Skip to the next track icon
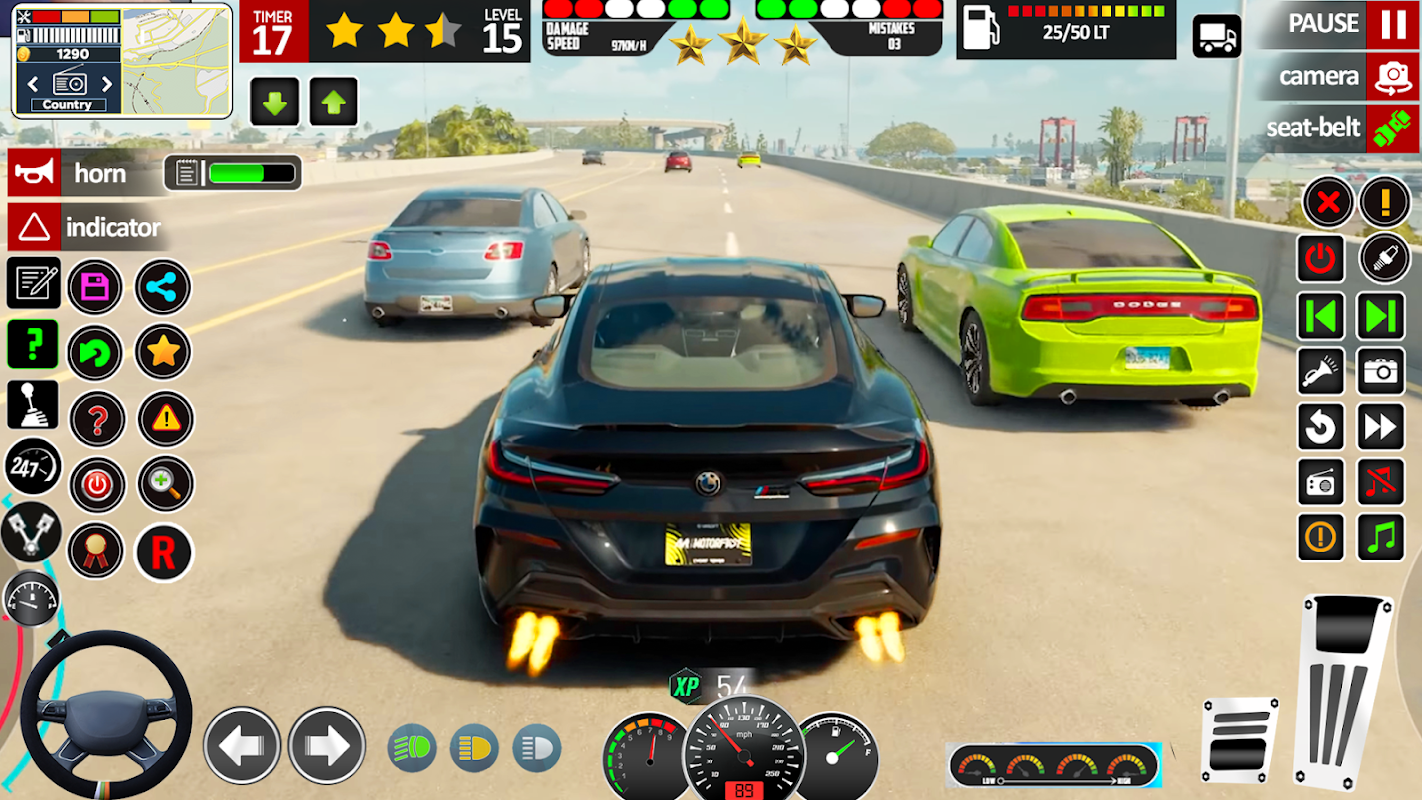1422x800 pixels. pyautogui.click(x=1381, y=316)
